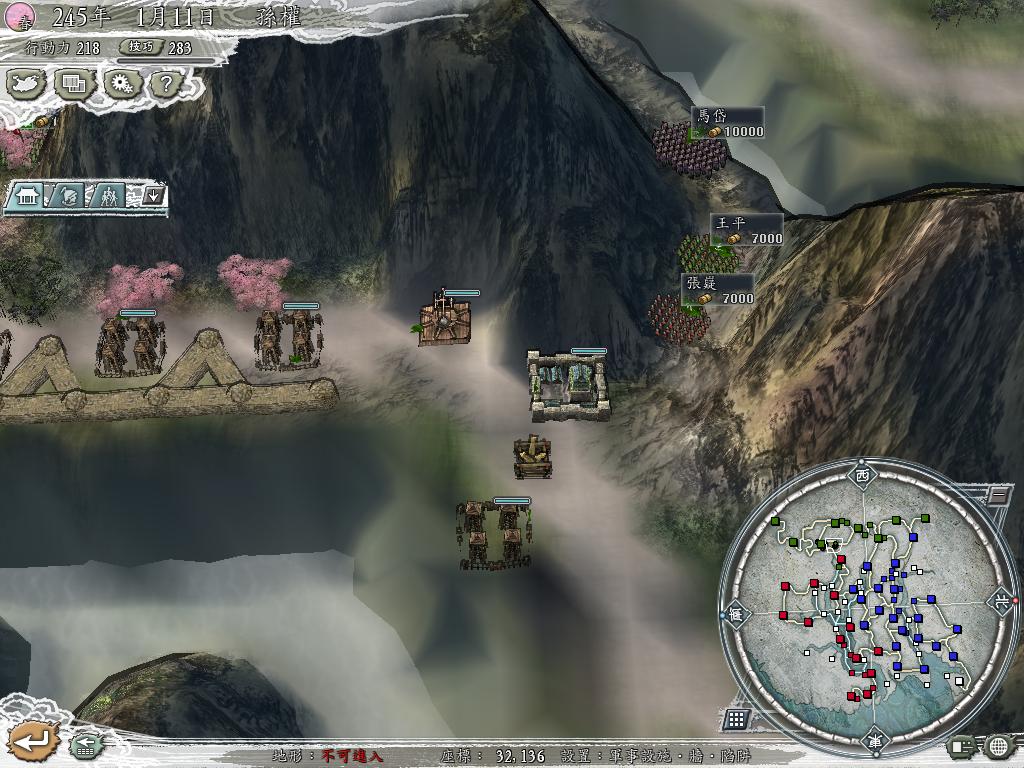The height and width of the screenshot is (768, 1024).
Task: Minimize the minimap with the dash button
Action: [x=997, y=494]
